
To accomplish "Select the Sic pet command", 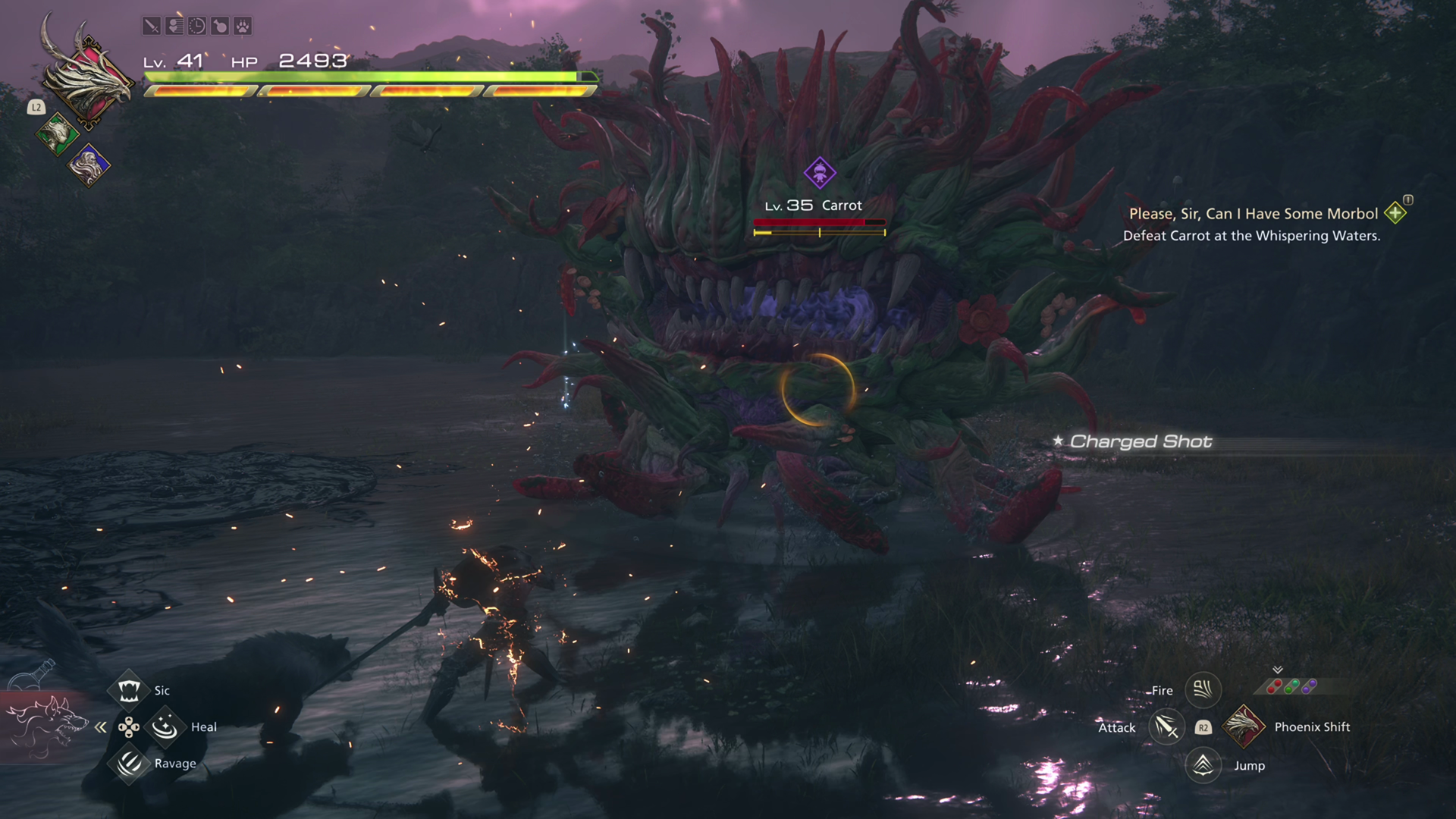I will click(129, 690).
